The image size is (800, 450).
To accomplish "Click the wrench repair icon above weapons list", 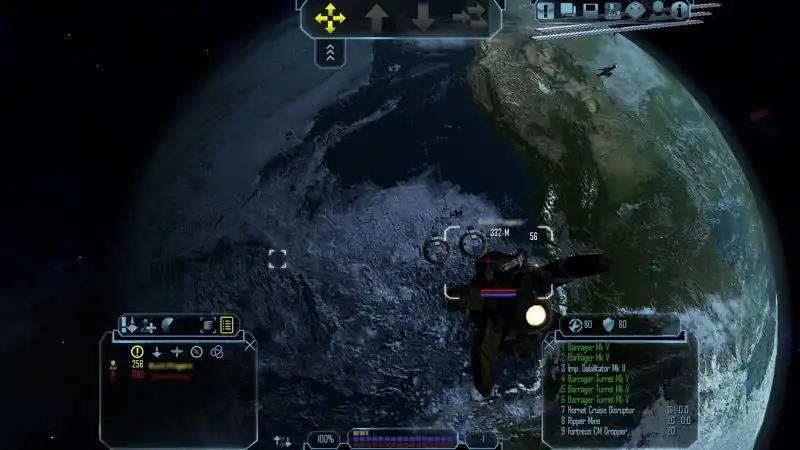I will 576,324.
